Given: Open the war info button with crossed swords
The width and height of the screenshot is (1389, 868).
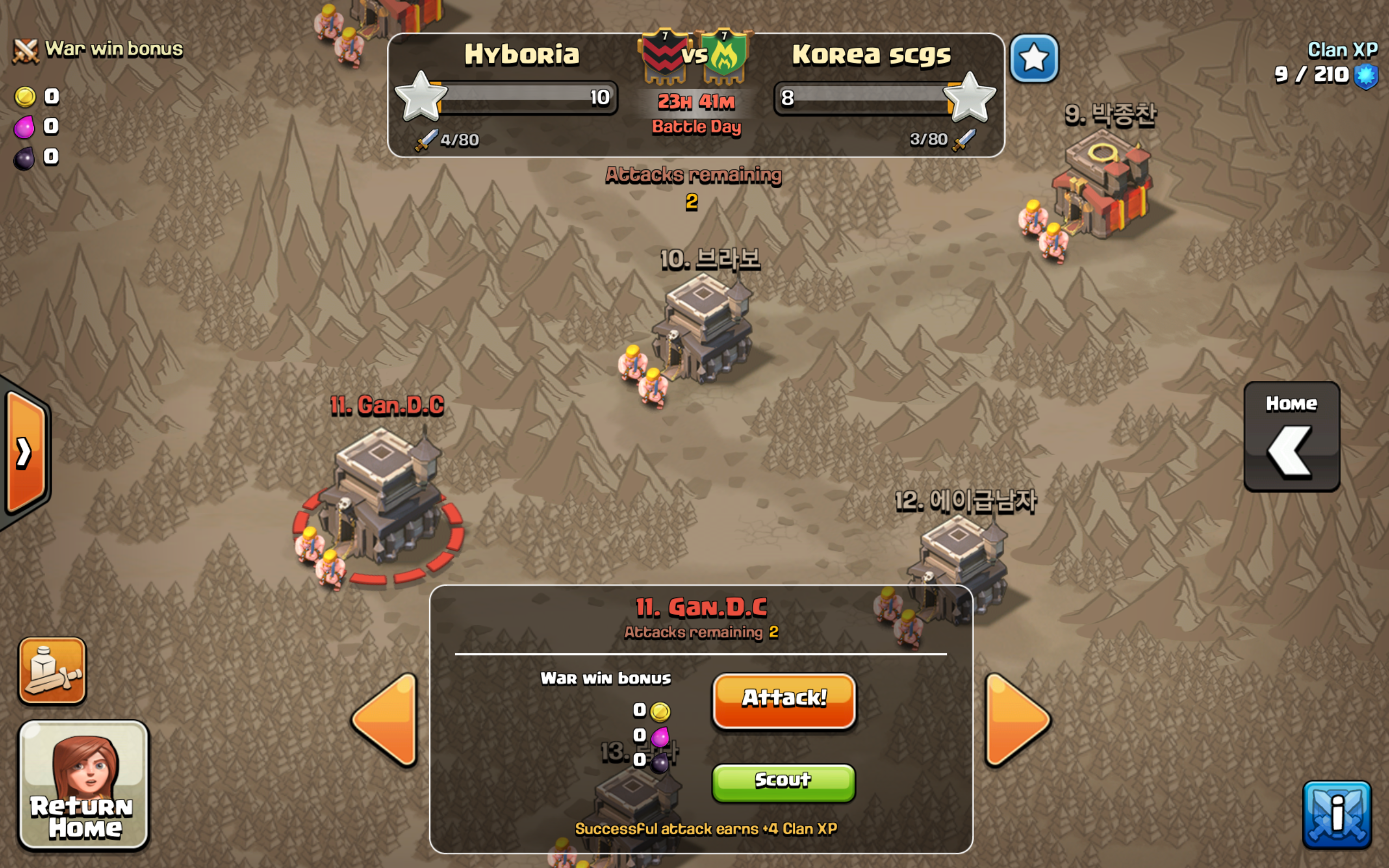Looking at the screenshot, I should [x=1337, y=814].
